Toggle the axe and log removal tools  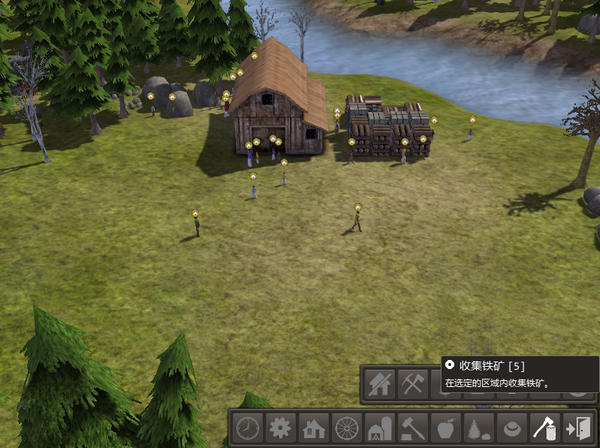tap(544, 429)
